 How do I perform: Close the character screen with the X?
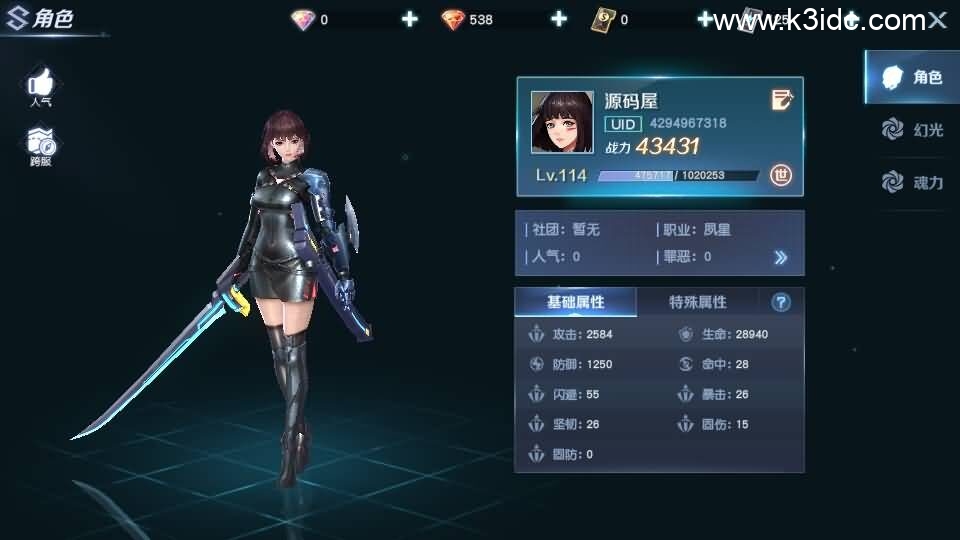click(x=937, y=20)
